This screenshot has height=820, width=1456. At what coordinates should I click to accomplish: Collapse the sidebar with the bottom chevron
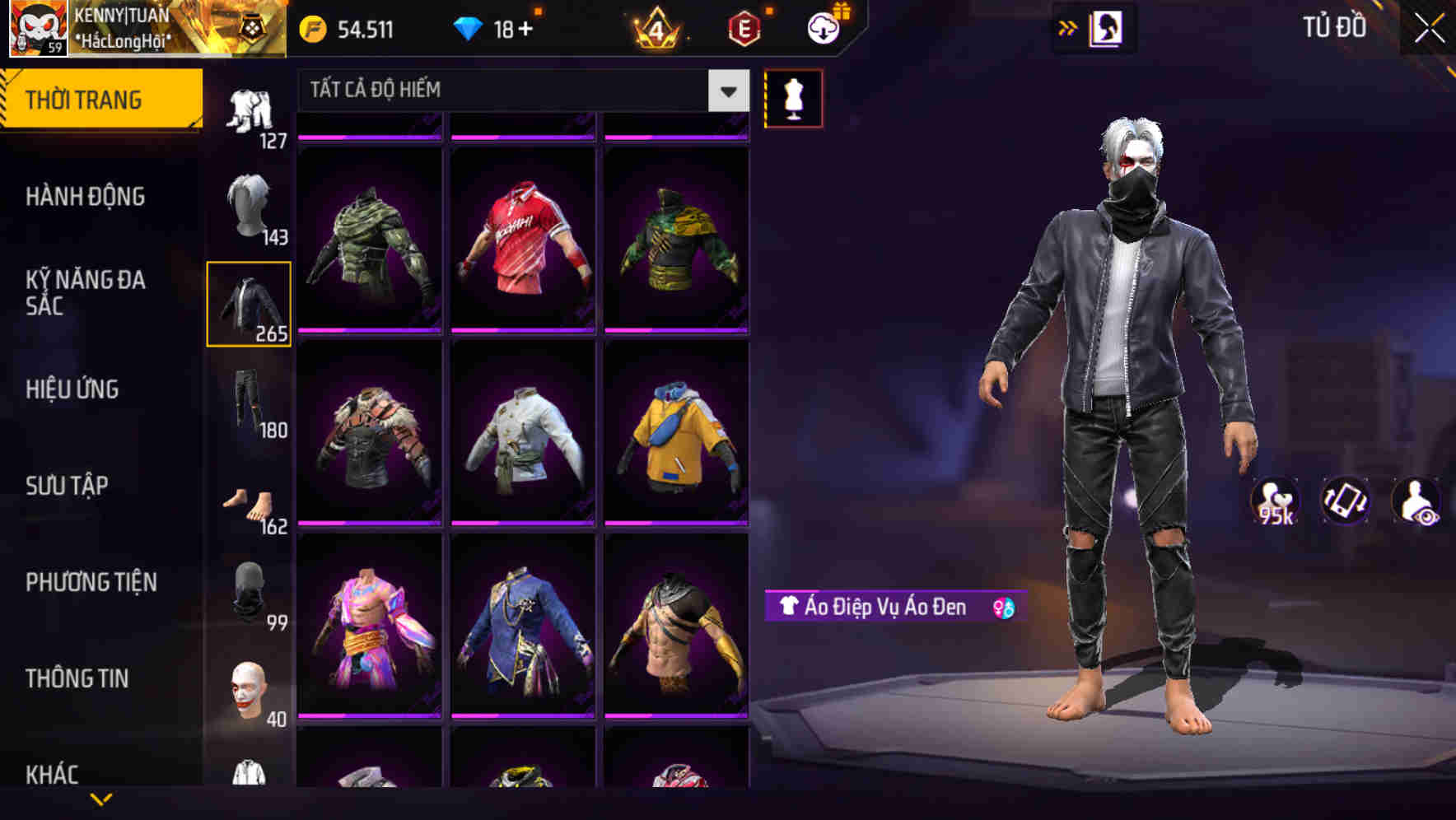[101, 800]
